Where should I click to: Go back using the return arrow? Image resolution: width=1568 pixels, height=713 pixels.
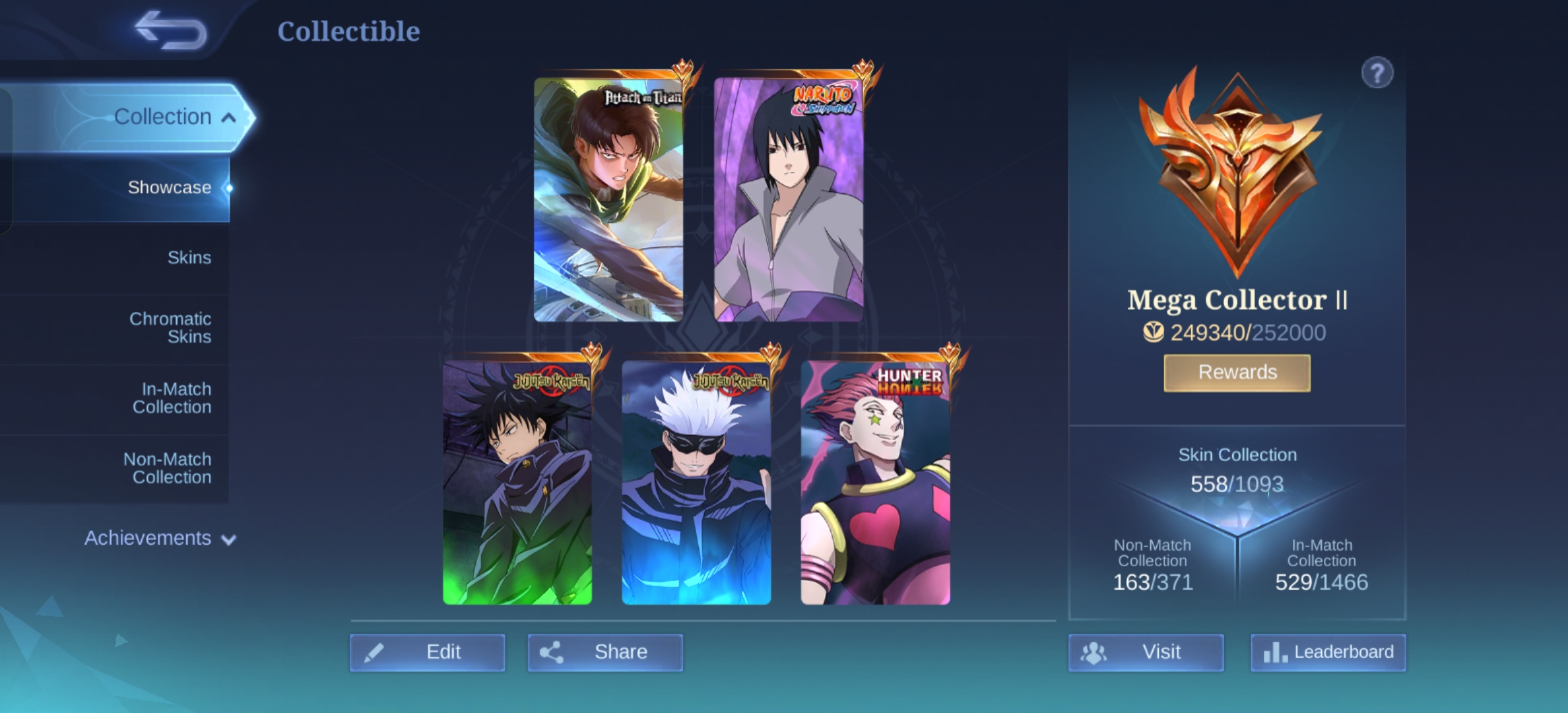tap(170, 30)
